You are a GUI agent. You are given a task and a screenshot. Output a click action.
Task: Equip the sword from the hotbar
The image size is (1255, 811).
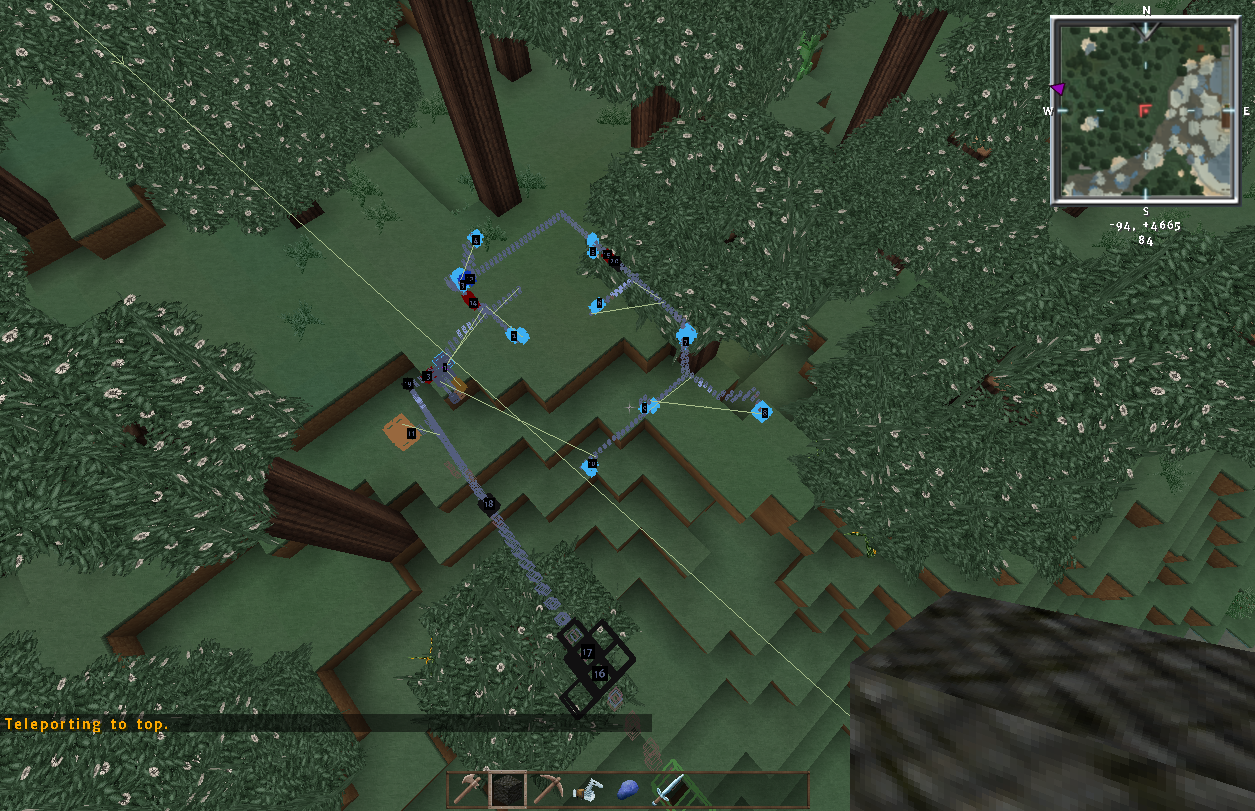pyautogui.click(x=668, y=790)
